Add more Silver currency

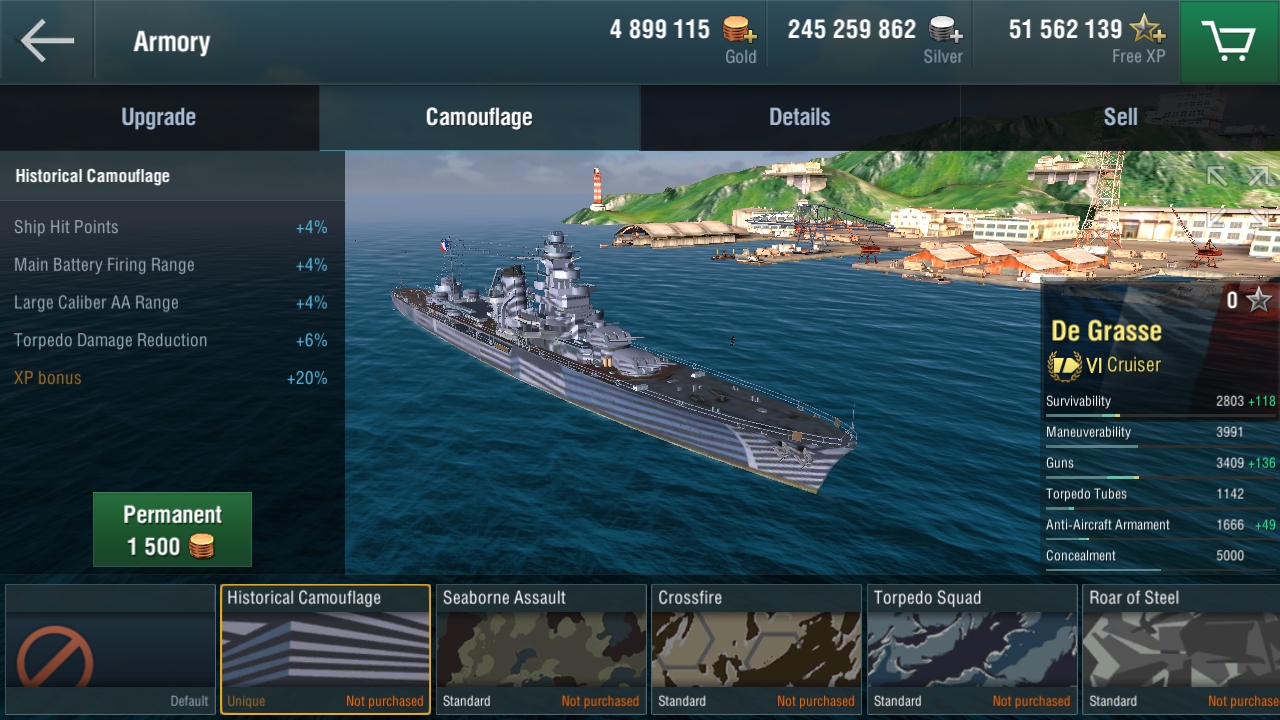(x=945, y=29)
